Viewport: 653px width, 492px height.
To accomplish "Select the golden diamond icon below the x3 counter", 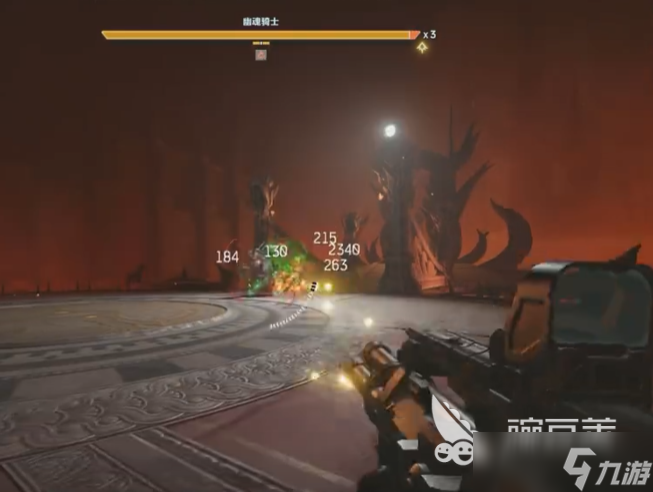I will 423,47.
